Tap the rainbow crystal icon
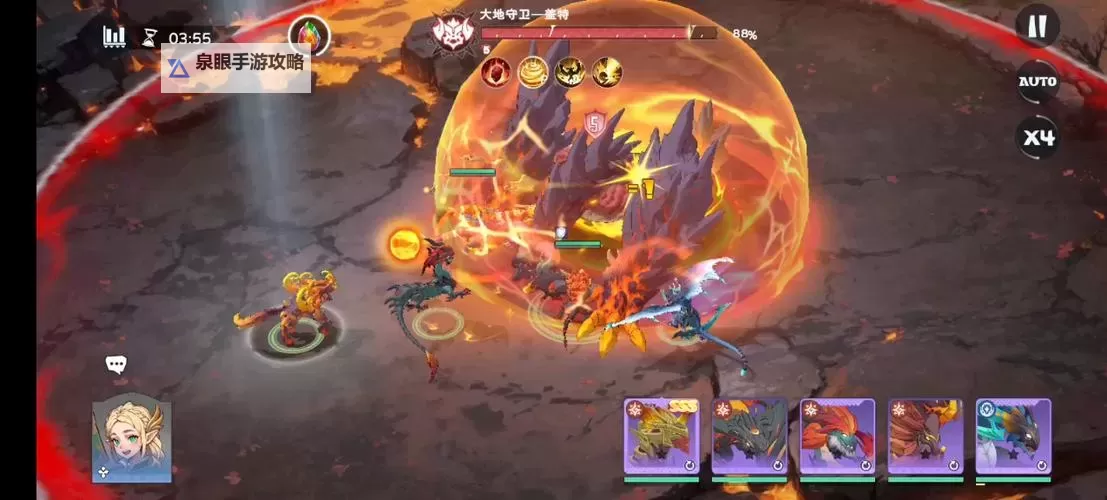 (x=308, y=37)
